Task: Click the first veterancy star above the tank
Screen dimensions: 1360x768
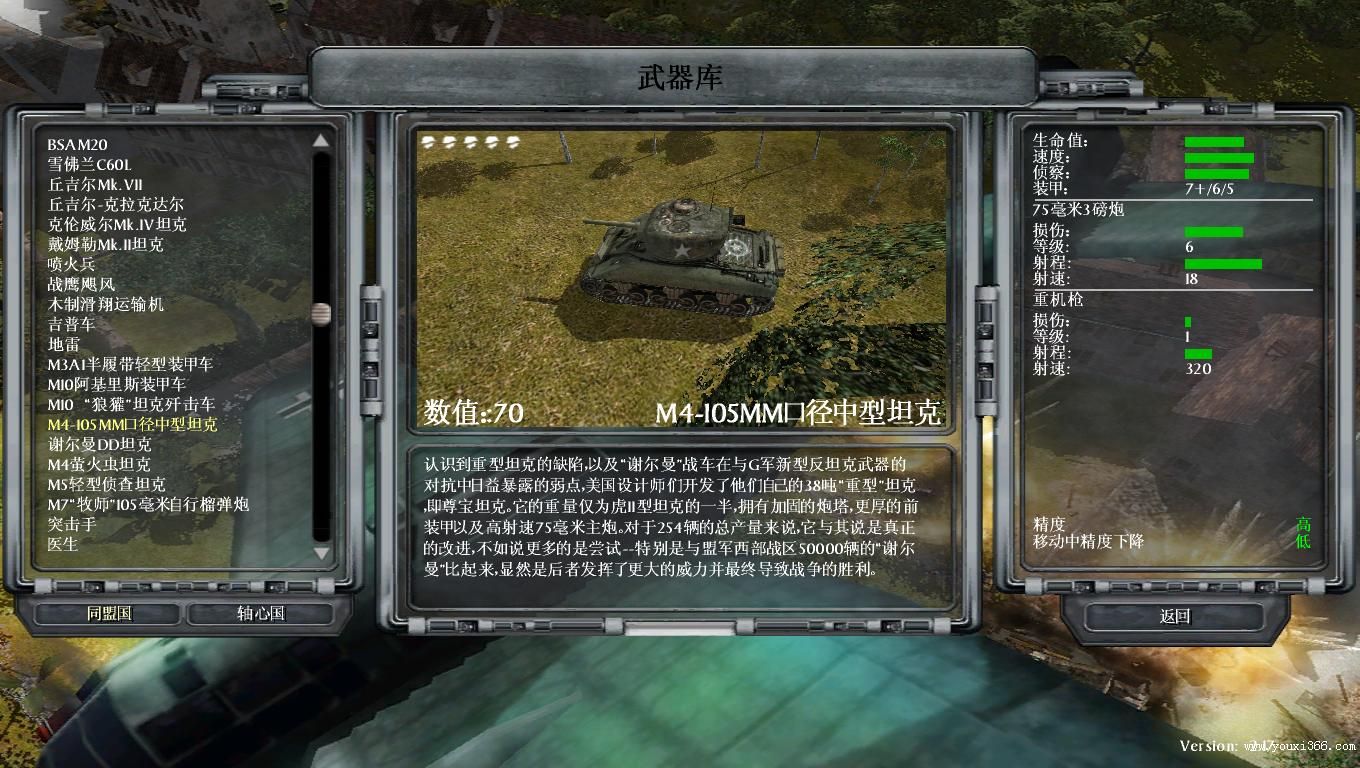Action: coord(429,142)
